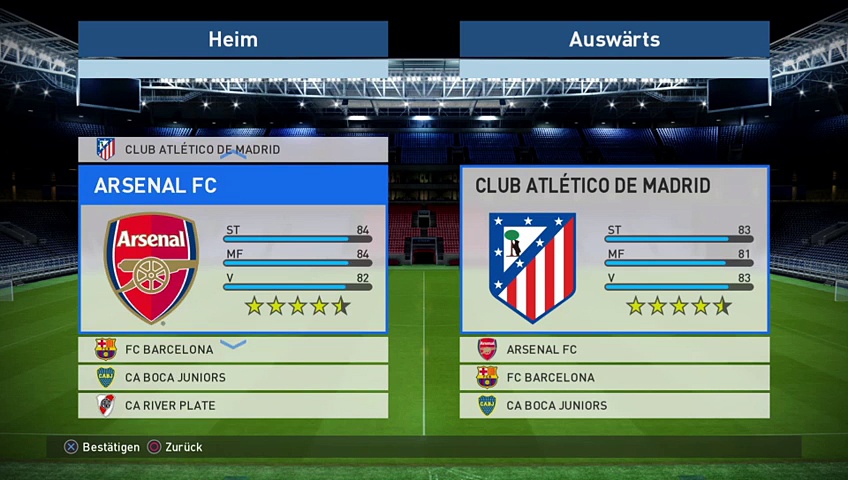The height and width of the screenshot is (480, 848).
Task: Select Arsenal FC row in the Auswärts list
Action: click(614, 350)
